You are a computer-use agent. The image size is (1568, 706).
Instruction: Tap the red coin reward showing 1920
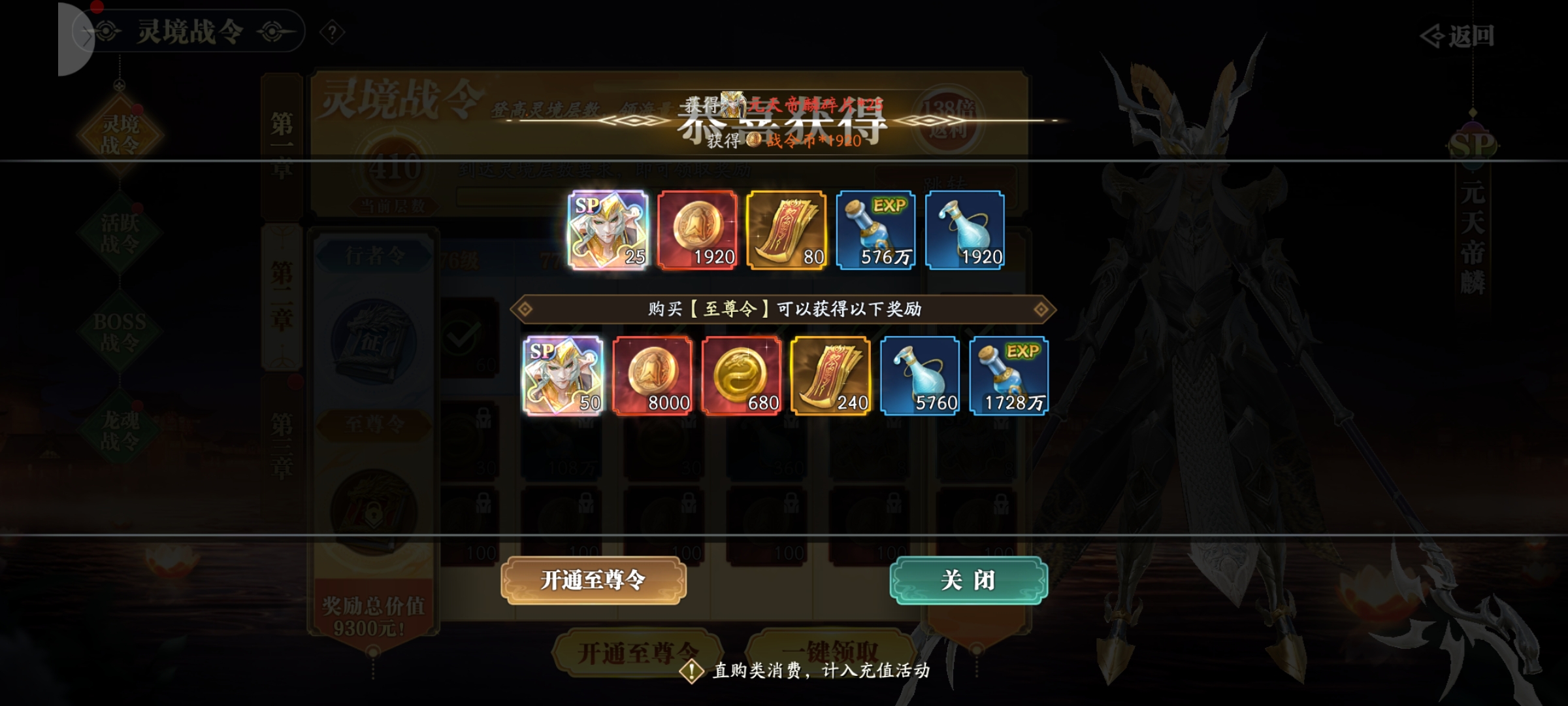click(697, 230)
